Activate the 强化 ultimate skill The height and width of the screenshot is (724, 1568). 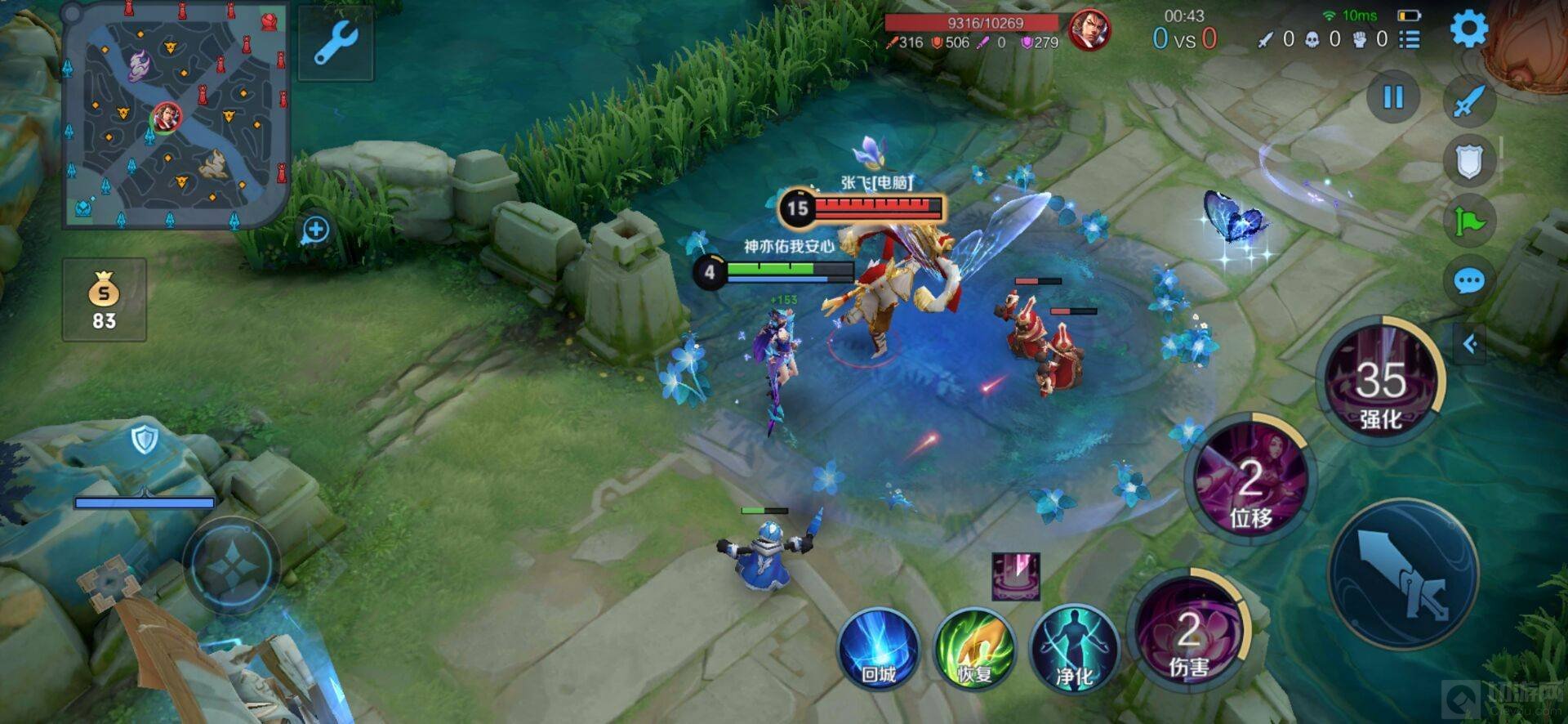tap(1382, 382)
